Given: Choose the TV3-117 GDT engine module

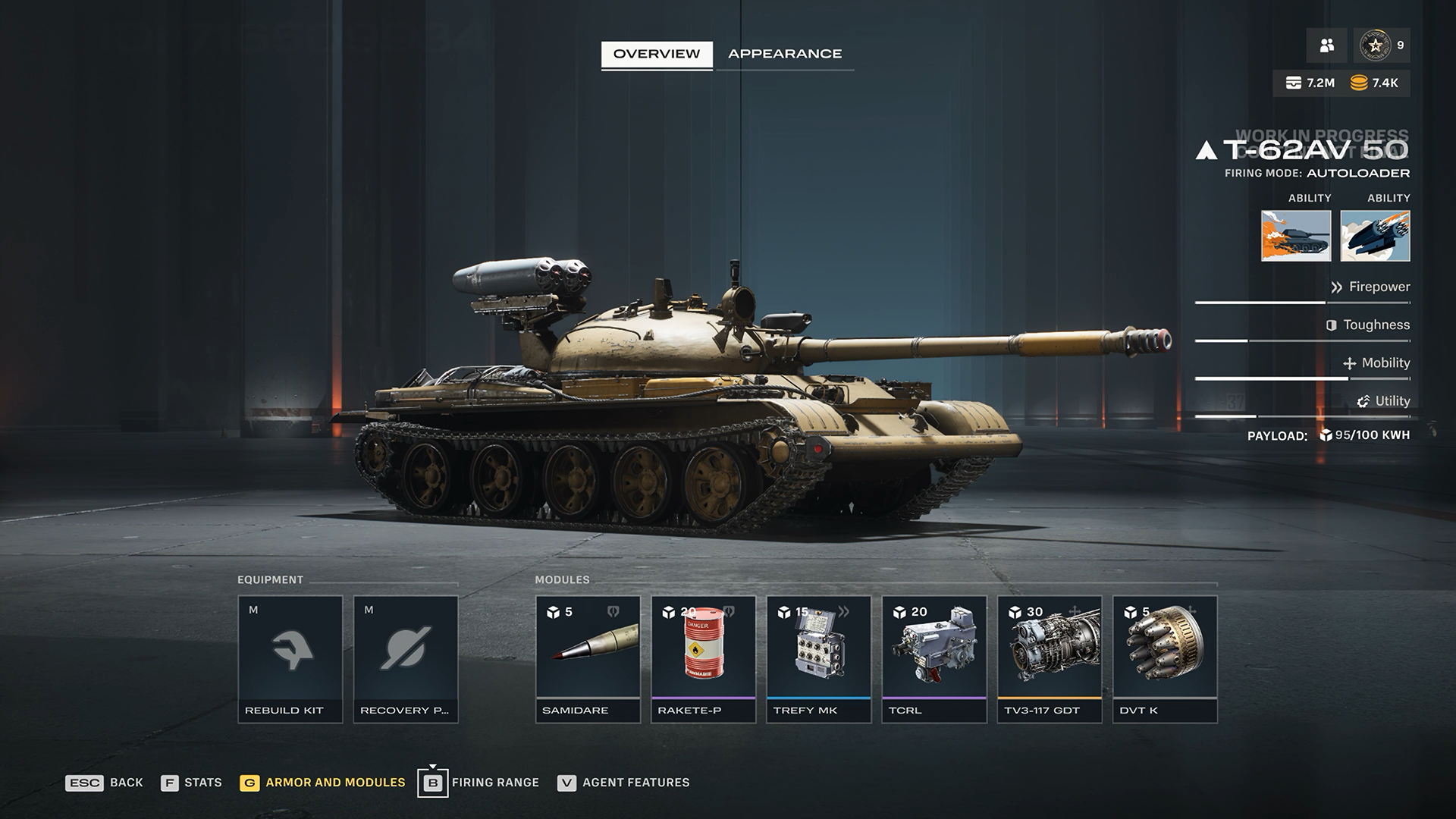Looking at the screenshot, I should (1049, 658).
